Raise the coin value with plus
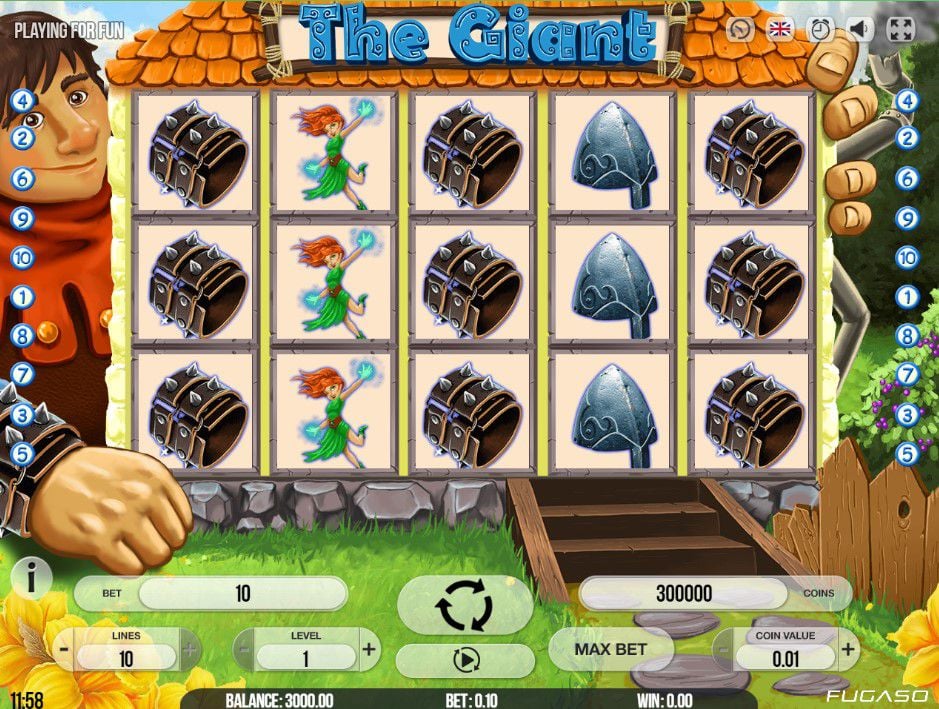The height and width of the screenshot is (709, 939). pyautogui.click(x=848, y=650)
